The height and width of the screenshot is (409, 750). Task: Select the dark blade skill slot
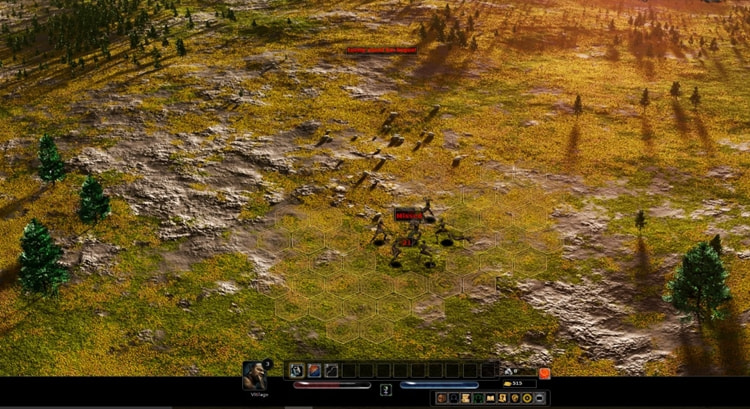[x=331, y=371]
